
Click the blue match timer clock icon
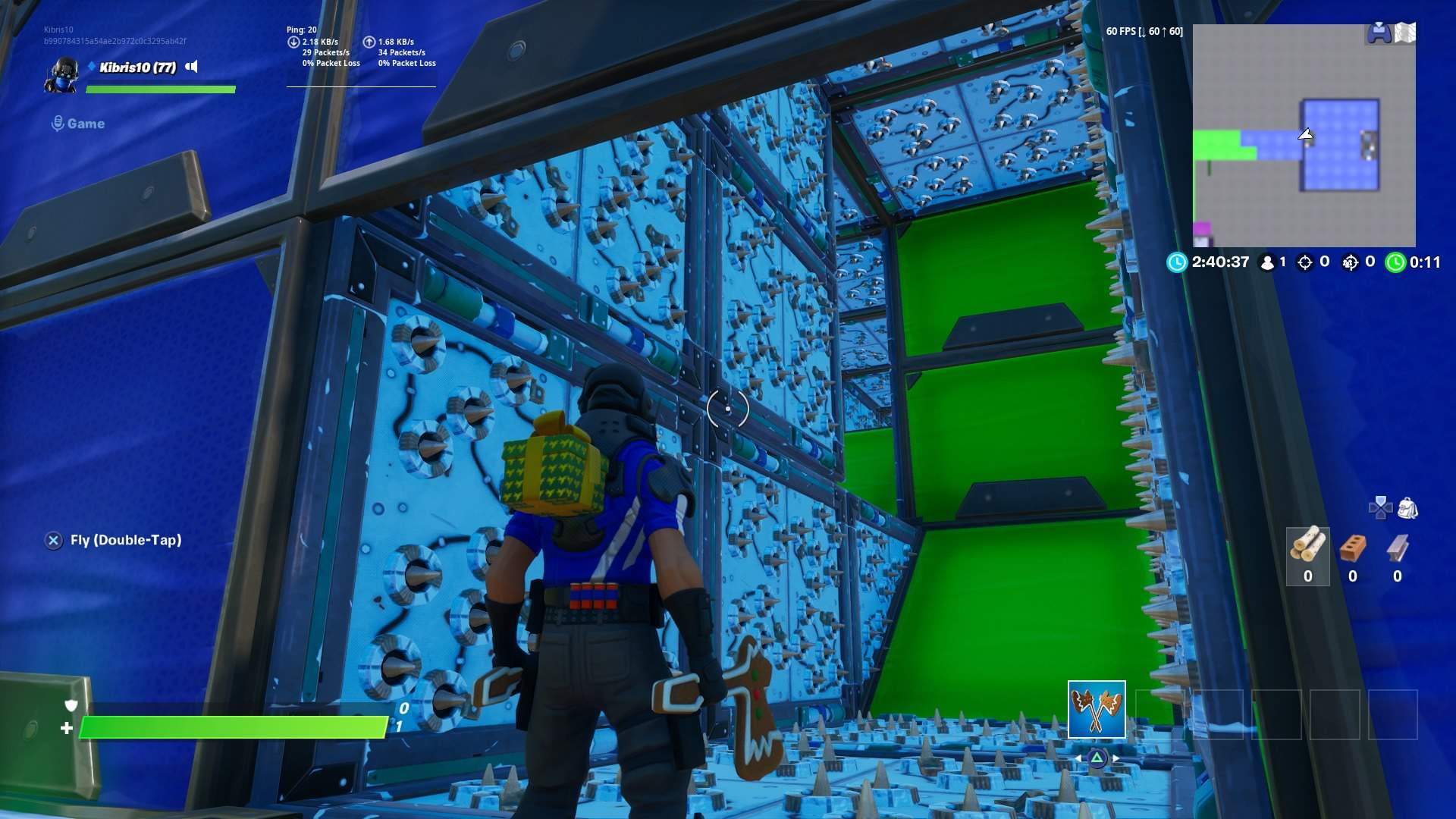(x=1176, y=262)
